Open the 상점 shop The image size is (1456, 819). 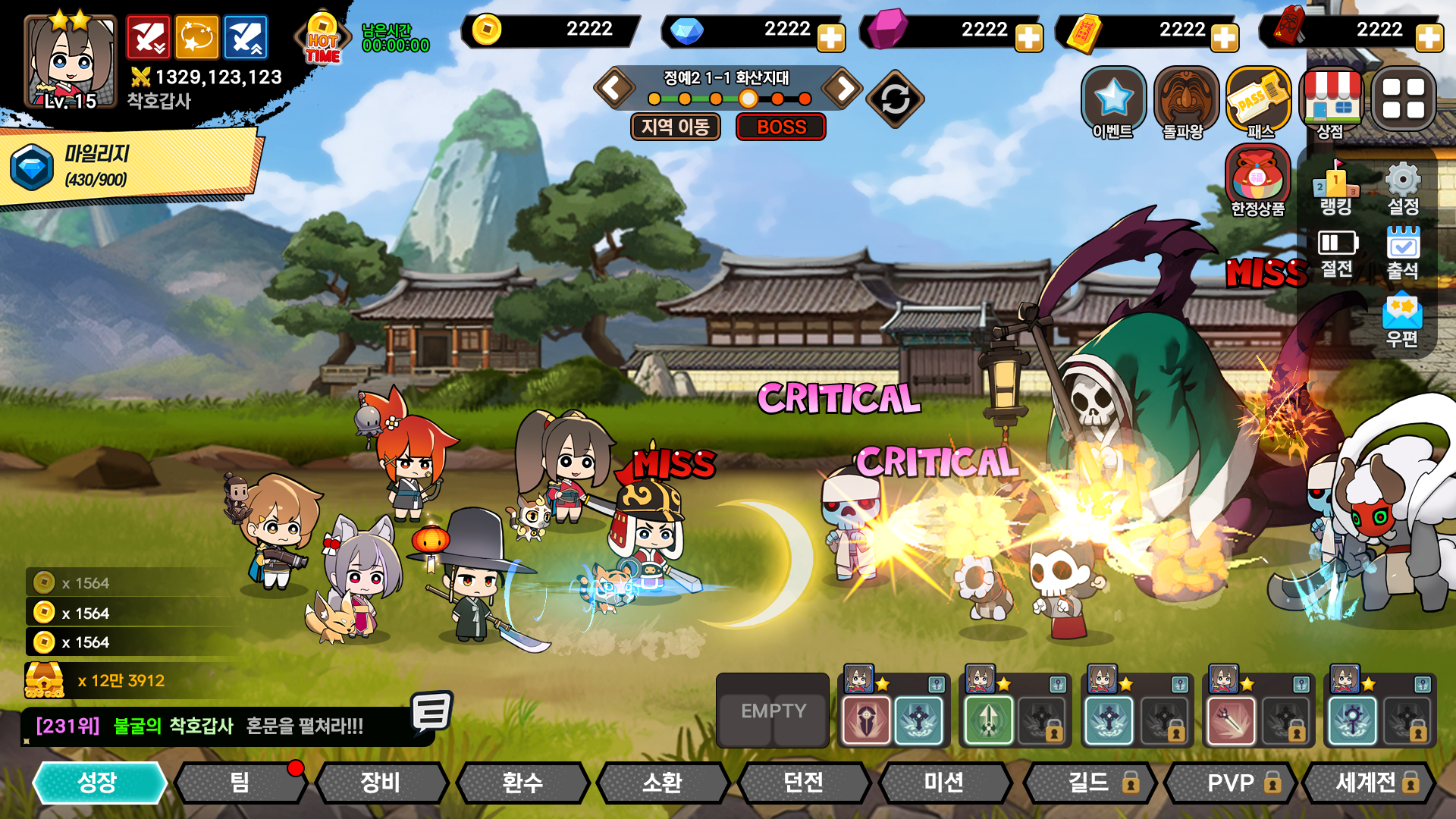1331,102
